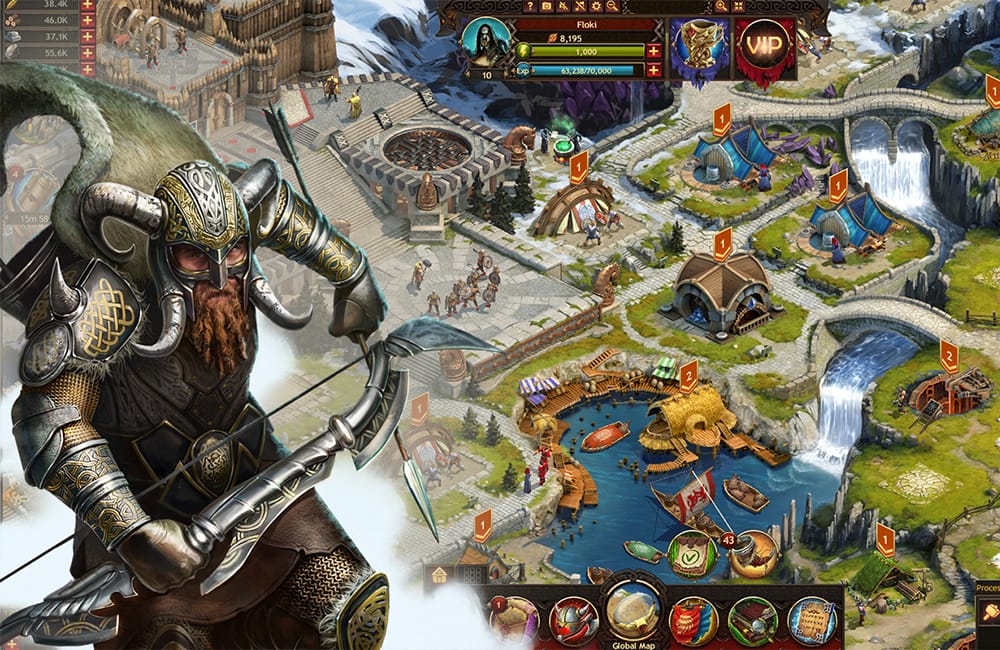
Task: Open settings with the gear icon
Action: coord(598,6)
